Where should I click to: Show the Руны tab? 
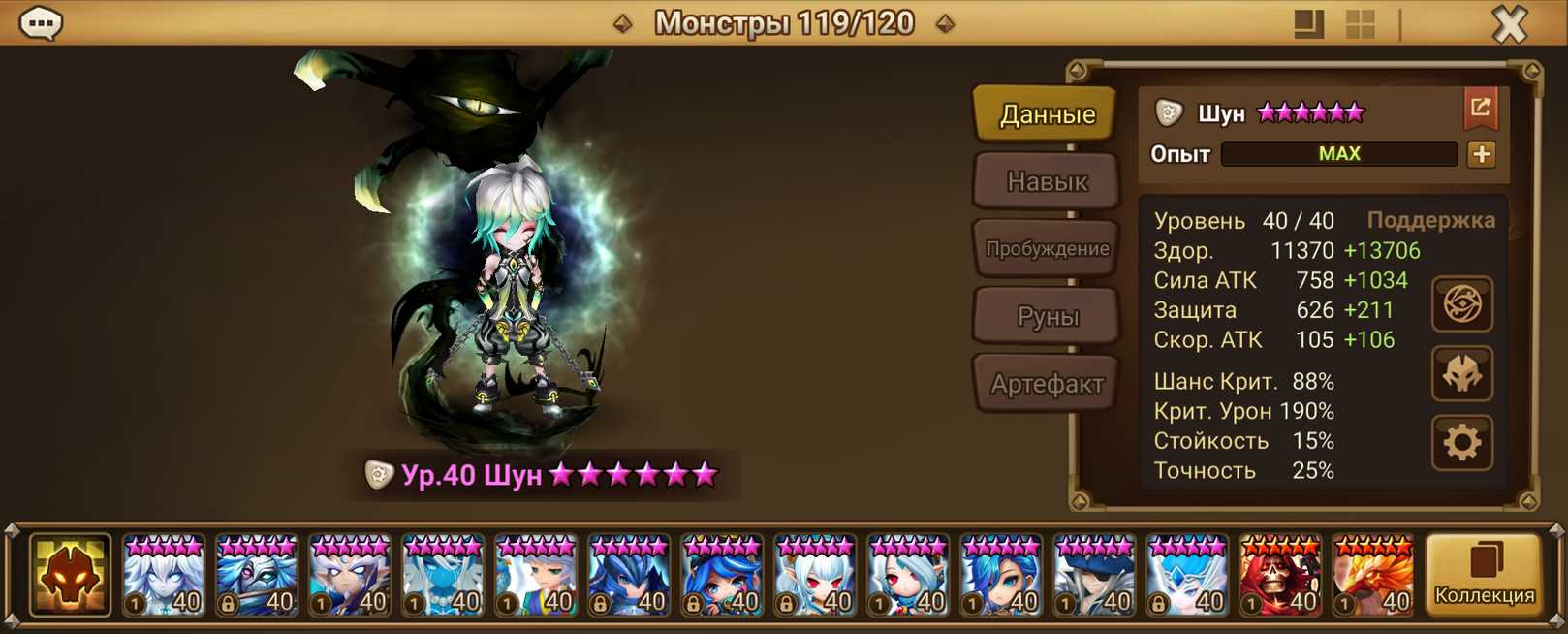(x=1047, y=316)
